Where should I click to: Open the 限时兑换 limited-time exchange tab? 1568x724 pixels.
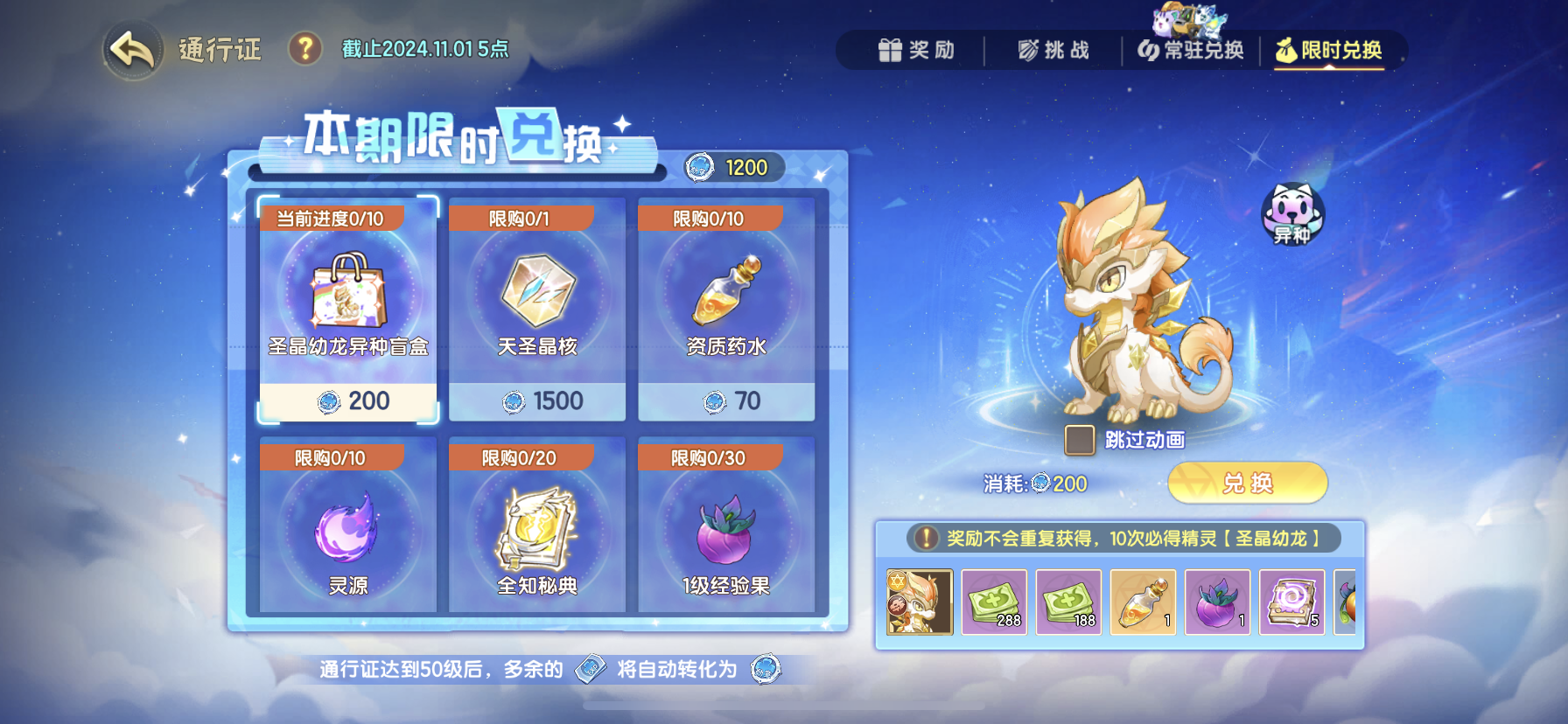[x=1330, y=50]
